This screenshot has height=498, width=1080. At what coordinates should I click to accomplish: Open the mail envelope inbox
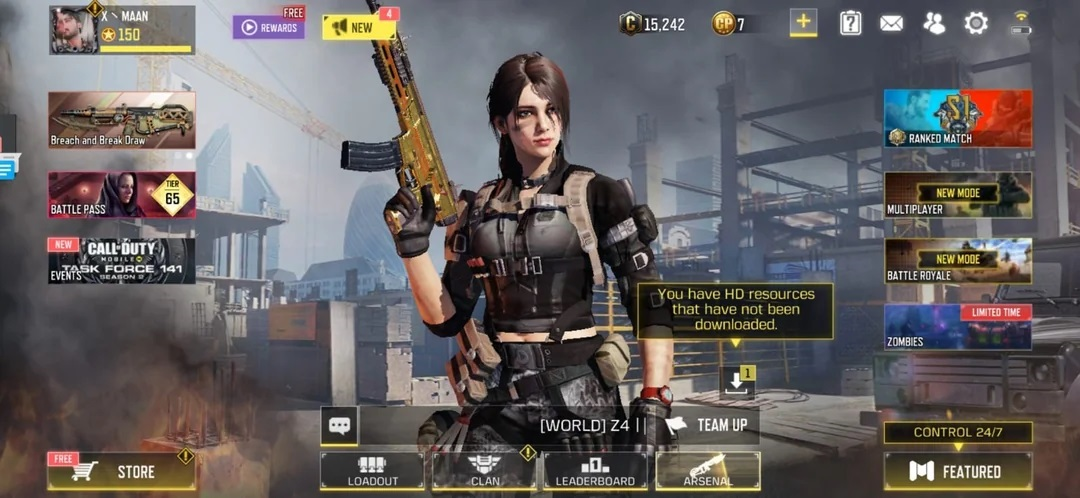(x=892, y=23)
